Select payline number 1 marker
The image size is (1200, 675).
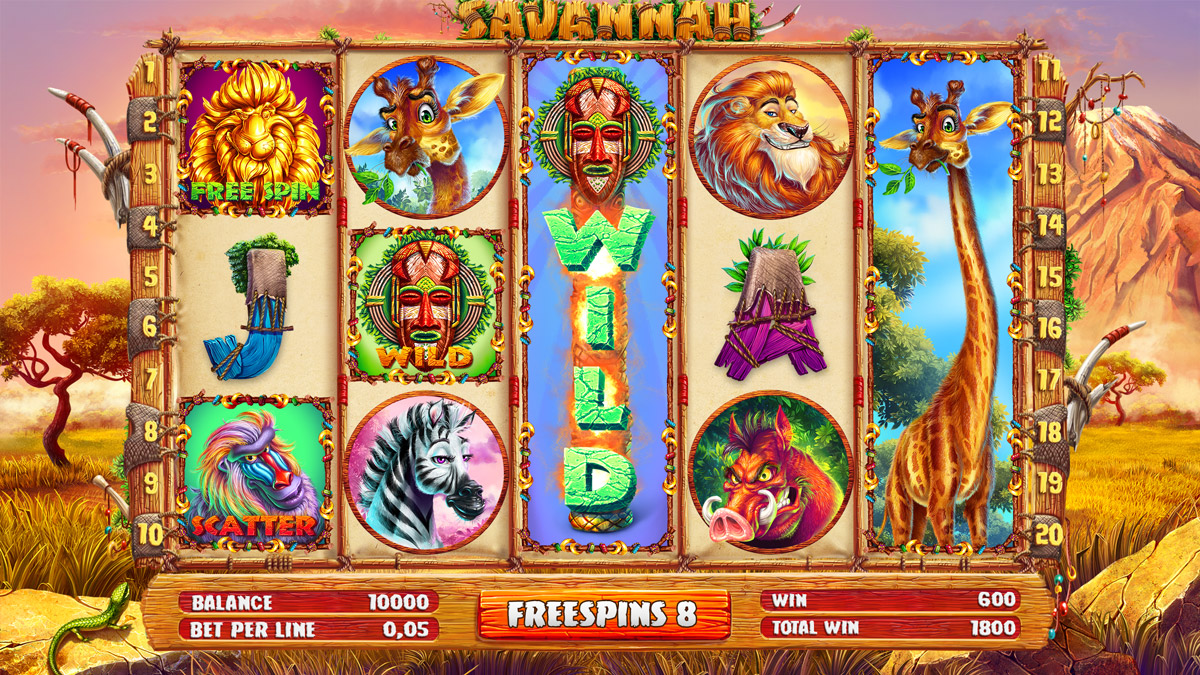point(150,72)
